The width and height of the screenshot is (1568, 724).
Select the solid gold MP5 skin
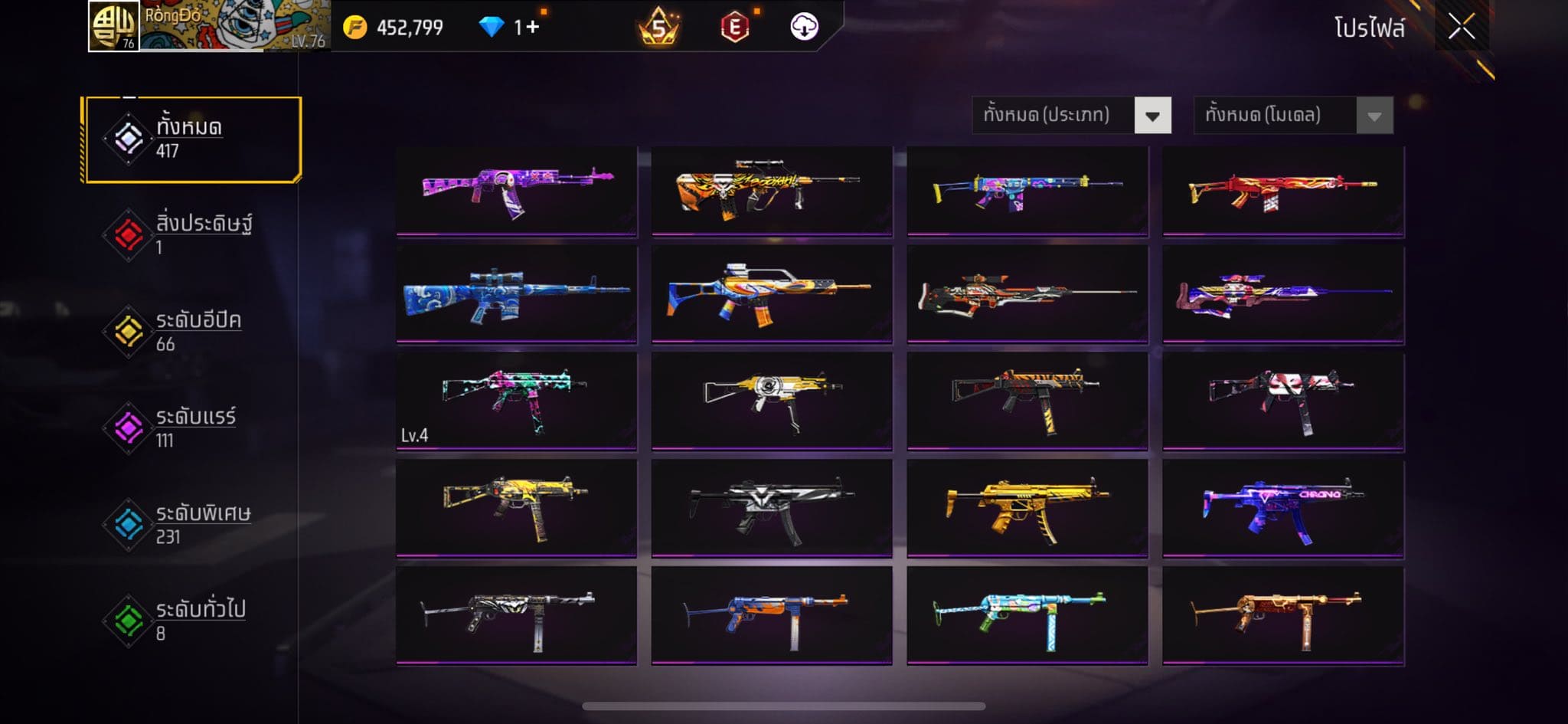[1027, 507]
